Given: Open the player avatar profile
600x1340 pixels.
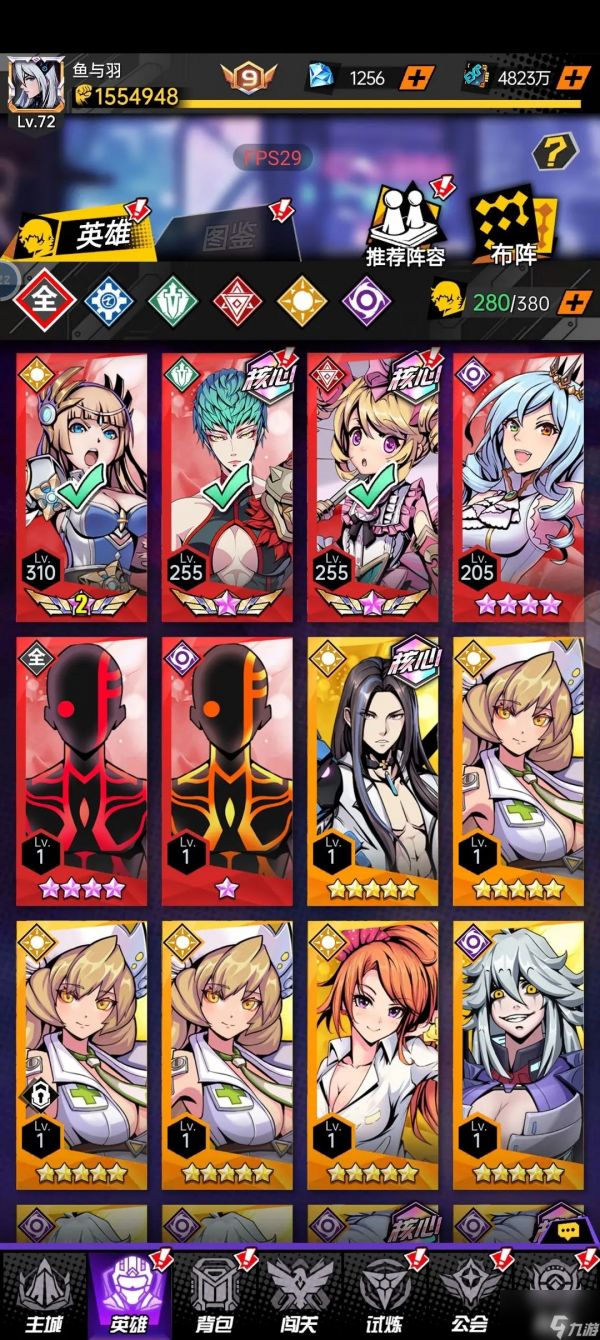Looking at the screenshot, I should (34, 83).
